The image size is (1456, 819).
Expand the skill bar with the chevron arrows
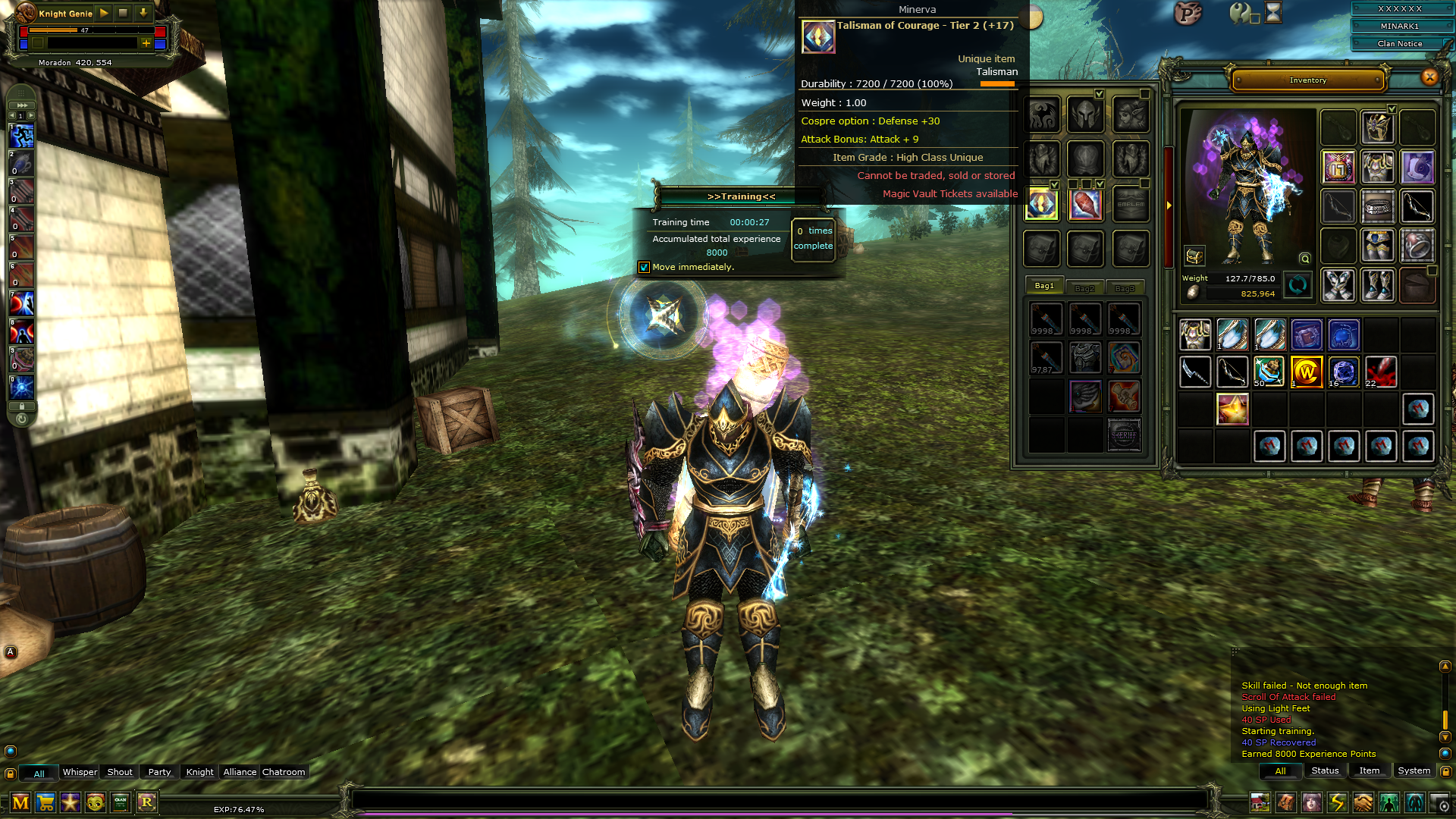click(x=23, y=105)
